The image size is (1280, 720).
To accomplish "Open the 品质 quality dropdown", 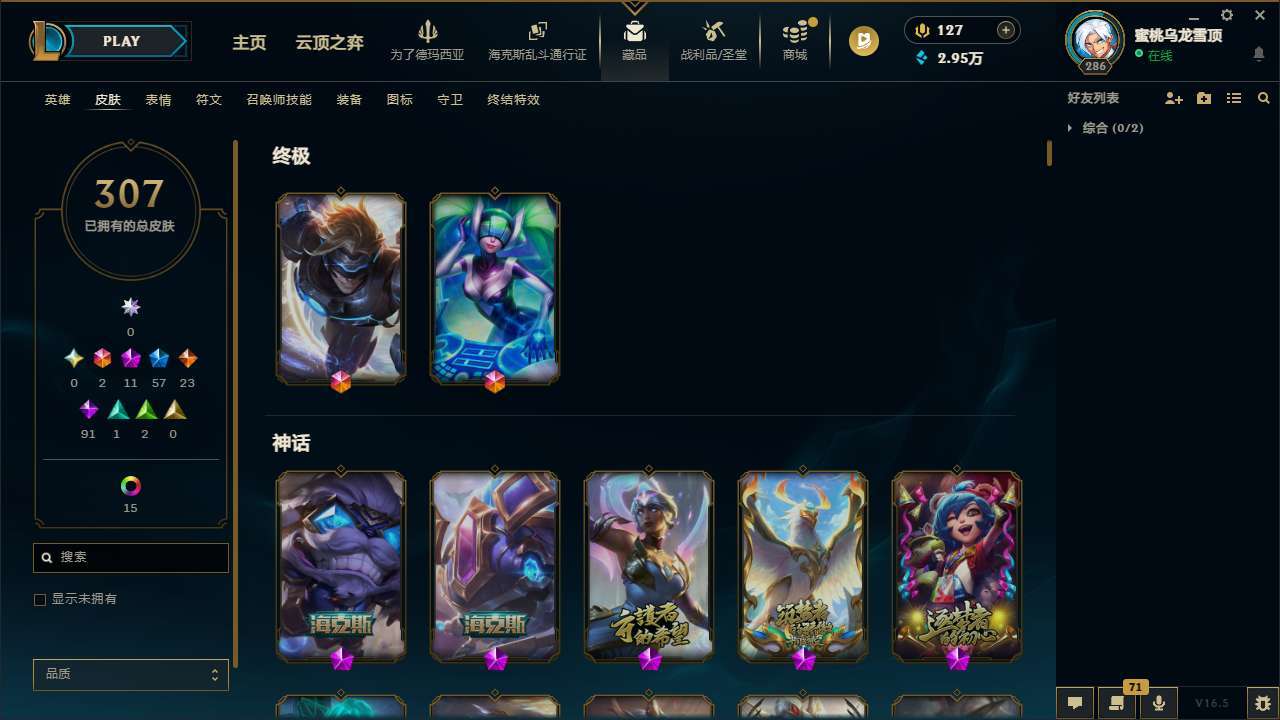I will click(130, 674).
